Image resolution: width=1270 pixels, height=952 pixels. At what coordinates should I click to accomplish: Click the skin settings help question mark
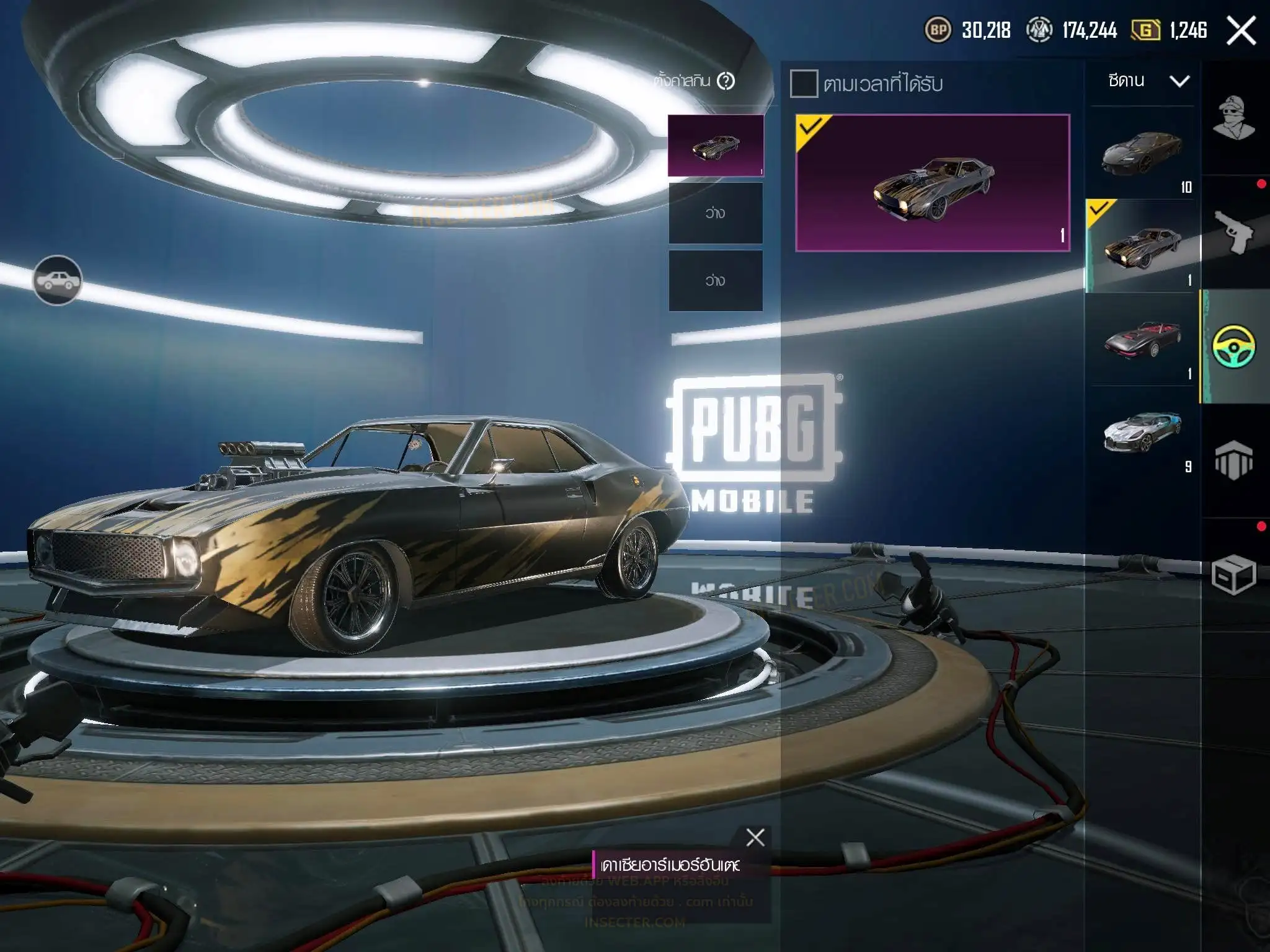pos(726,81)
